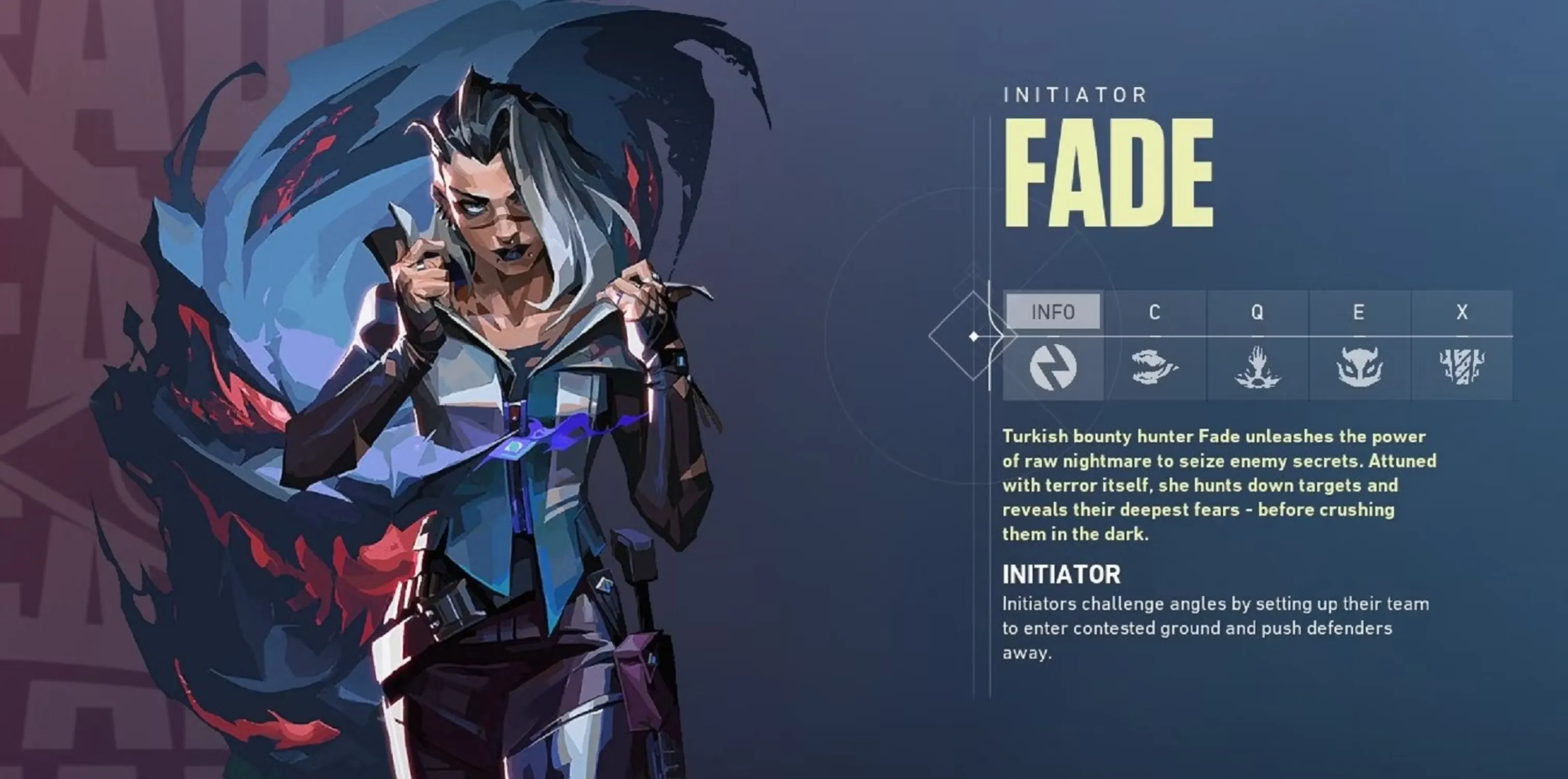Show the Nightfall ultimate ability icon
Image resolution: width=1568 pixels, height=779 pixels.
point(1462,367)
